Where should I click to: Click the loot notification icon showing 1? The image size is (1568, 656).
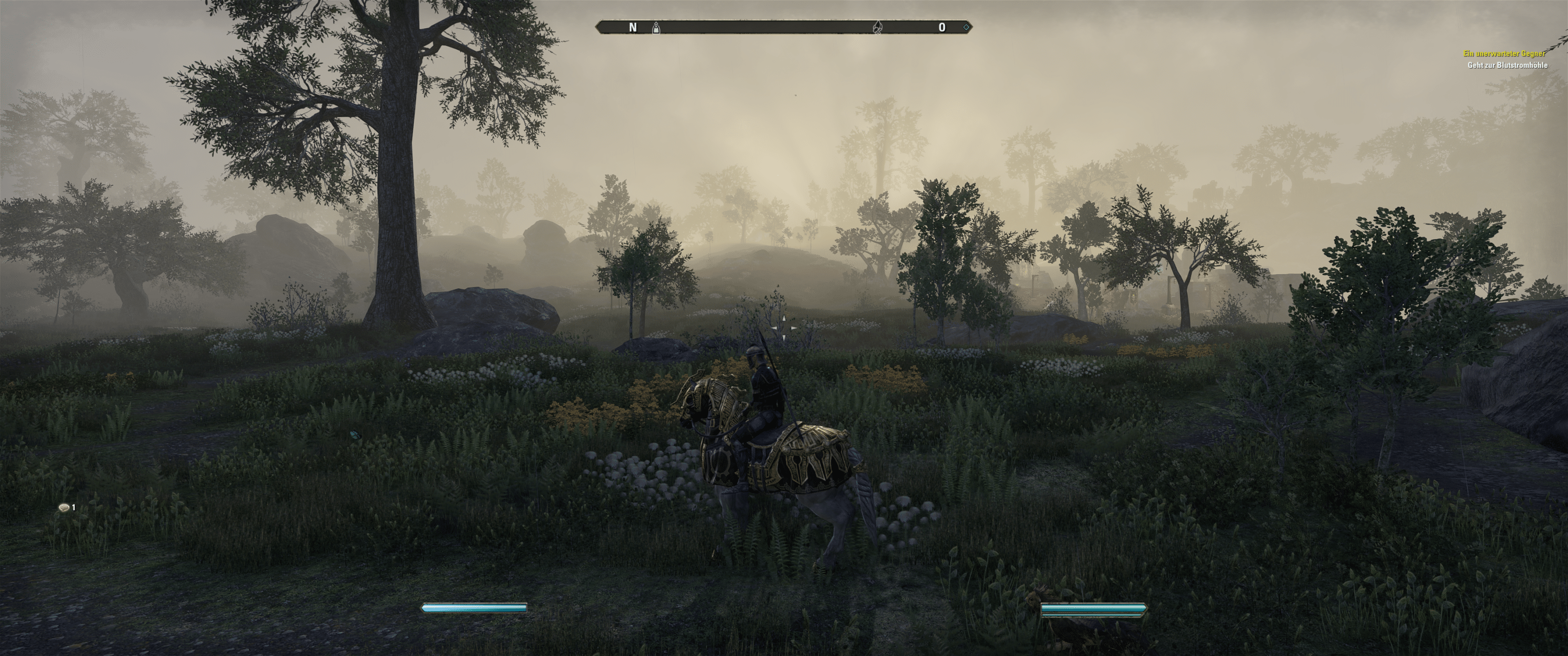coord(63,508)
